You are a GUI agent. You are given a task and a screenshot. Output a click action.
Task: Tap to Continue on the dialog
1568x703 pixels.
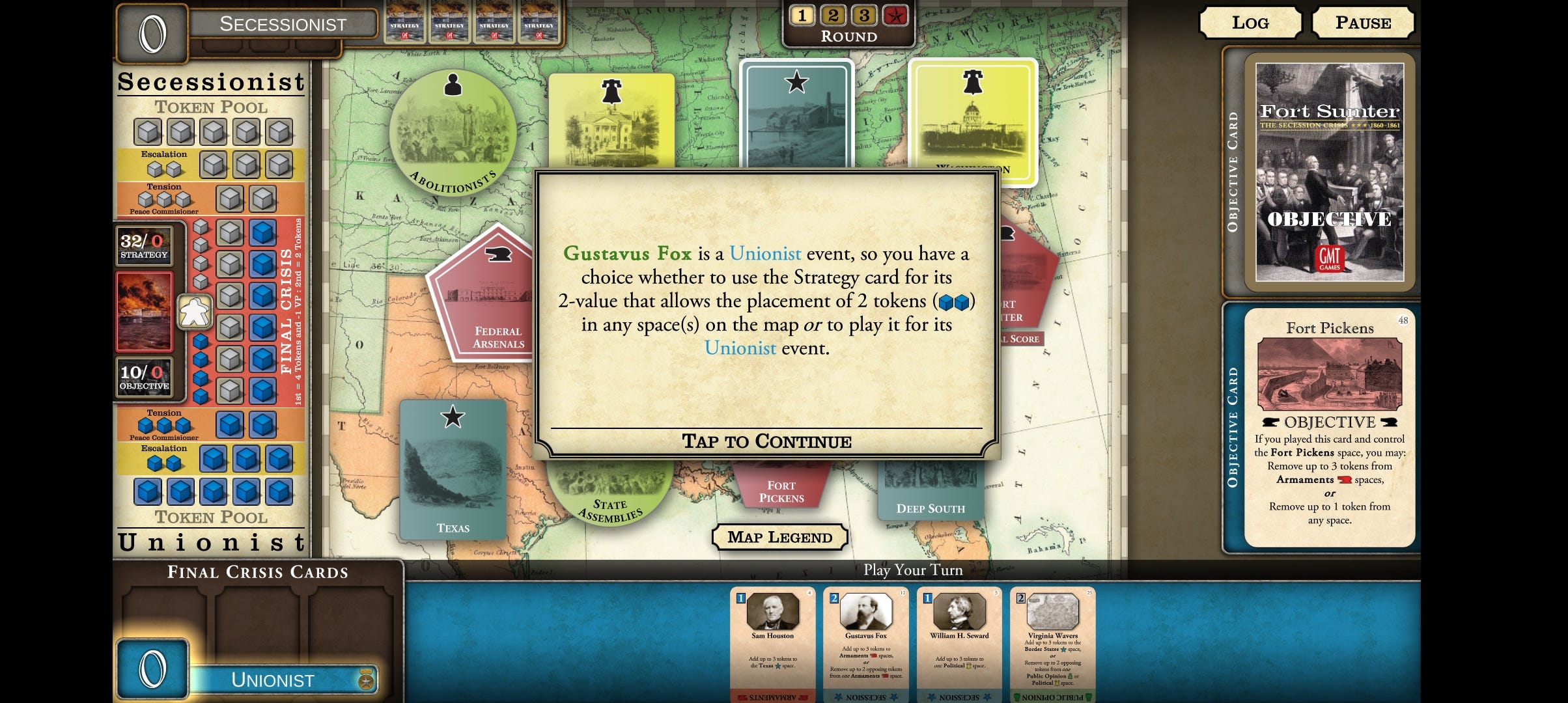pos(766,441)
